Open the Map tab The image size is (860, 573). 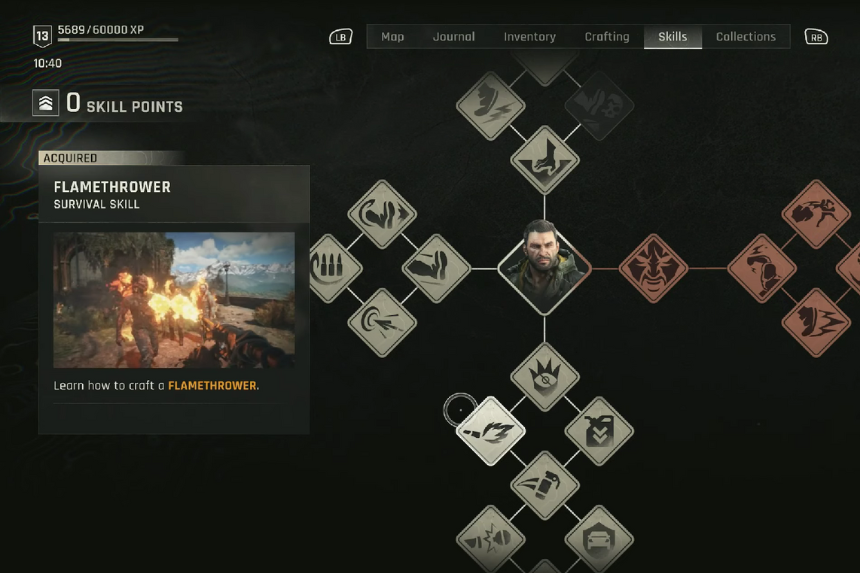[x=393, y=37]
